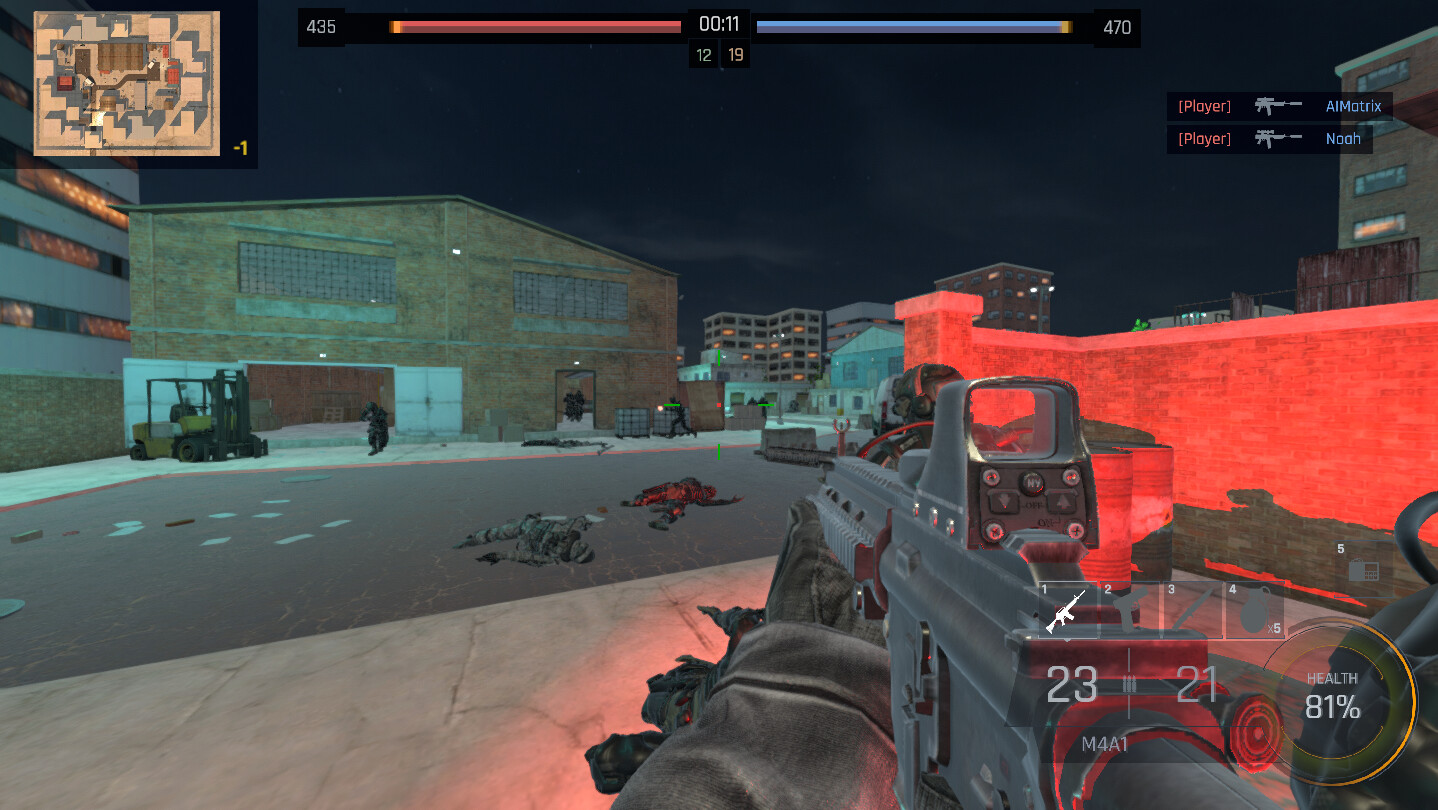Select the pistol in weapon slot 2
1438x810 pixels.
coord(1129,610)
